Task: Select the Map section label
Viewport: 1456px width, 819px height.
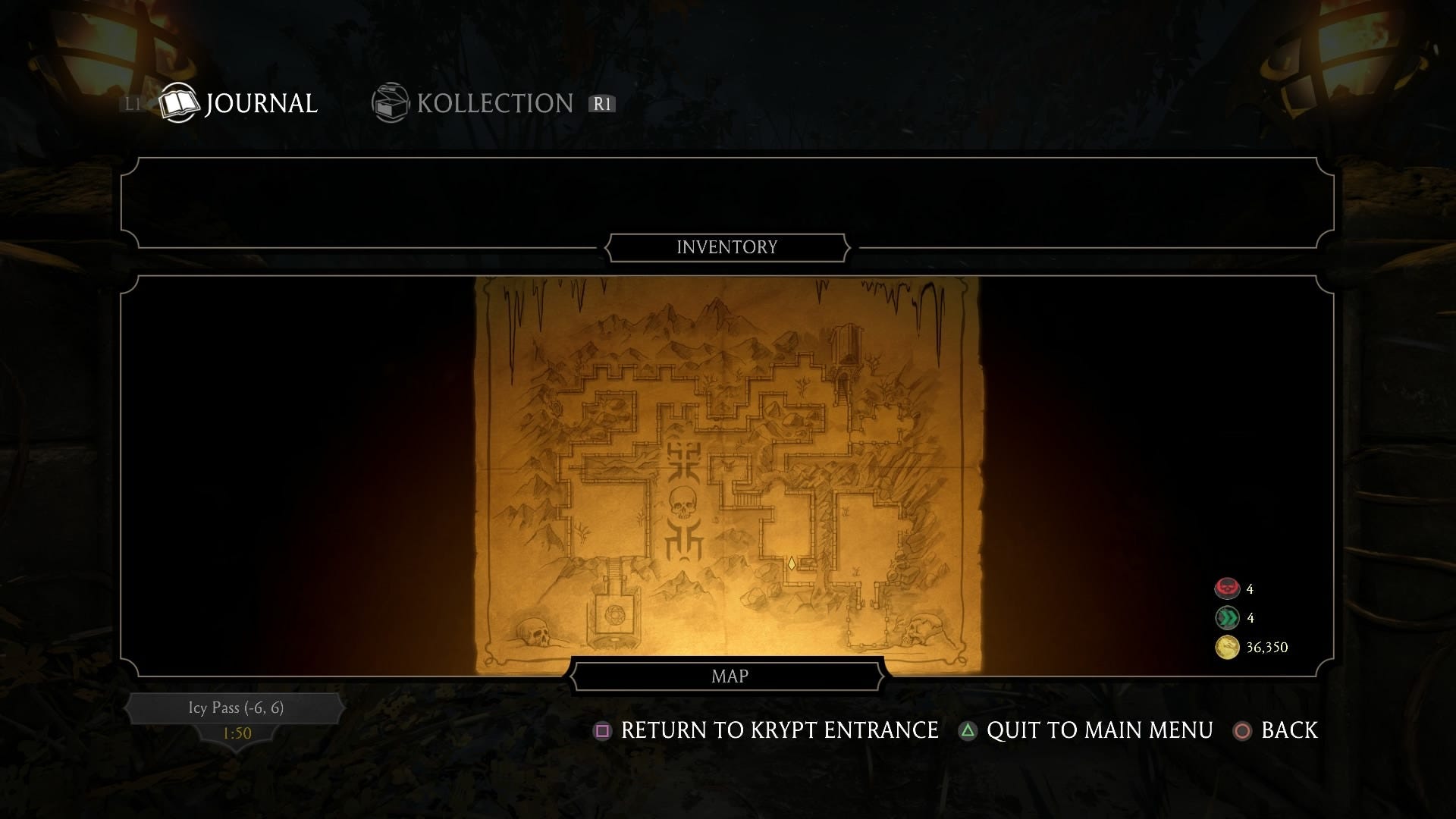Action: [729, 676]
